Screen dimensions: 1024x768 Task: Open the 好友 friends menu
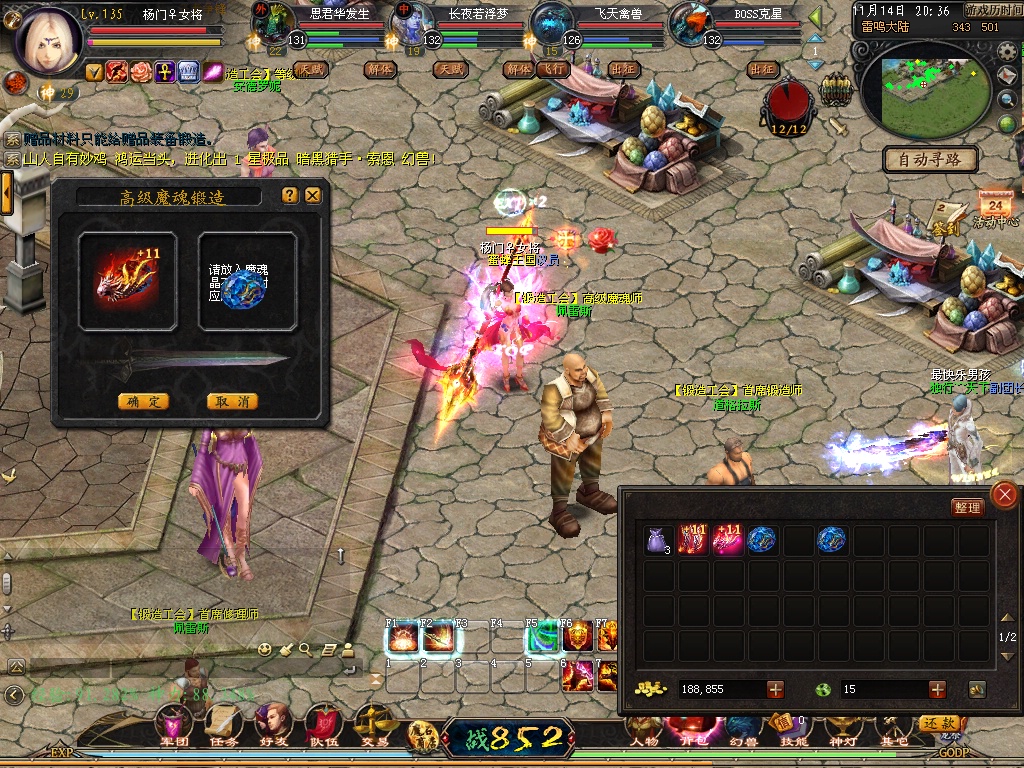pyautogui.click(x=272, y=724)
